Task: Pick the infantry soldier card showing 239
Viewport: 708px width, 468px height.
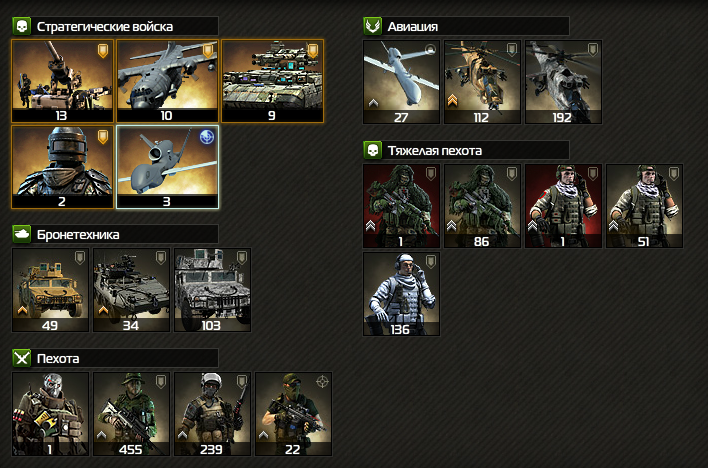Action: [212, 410]
